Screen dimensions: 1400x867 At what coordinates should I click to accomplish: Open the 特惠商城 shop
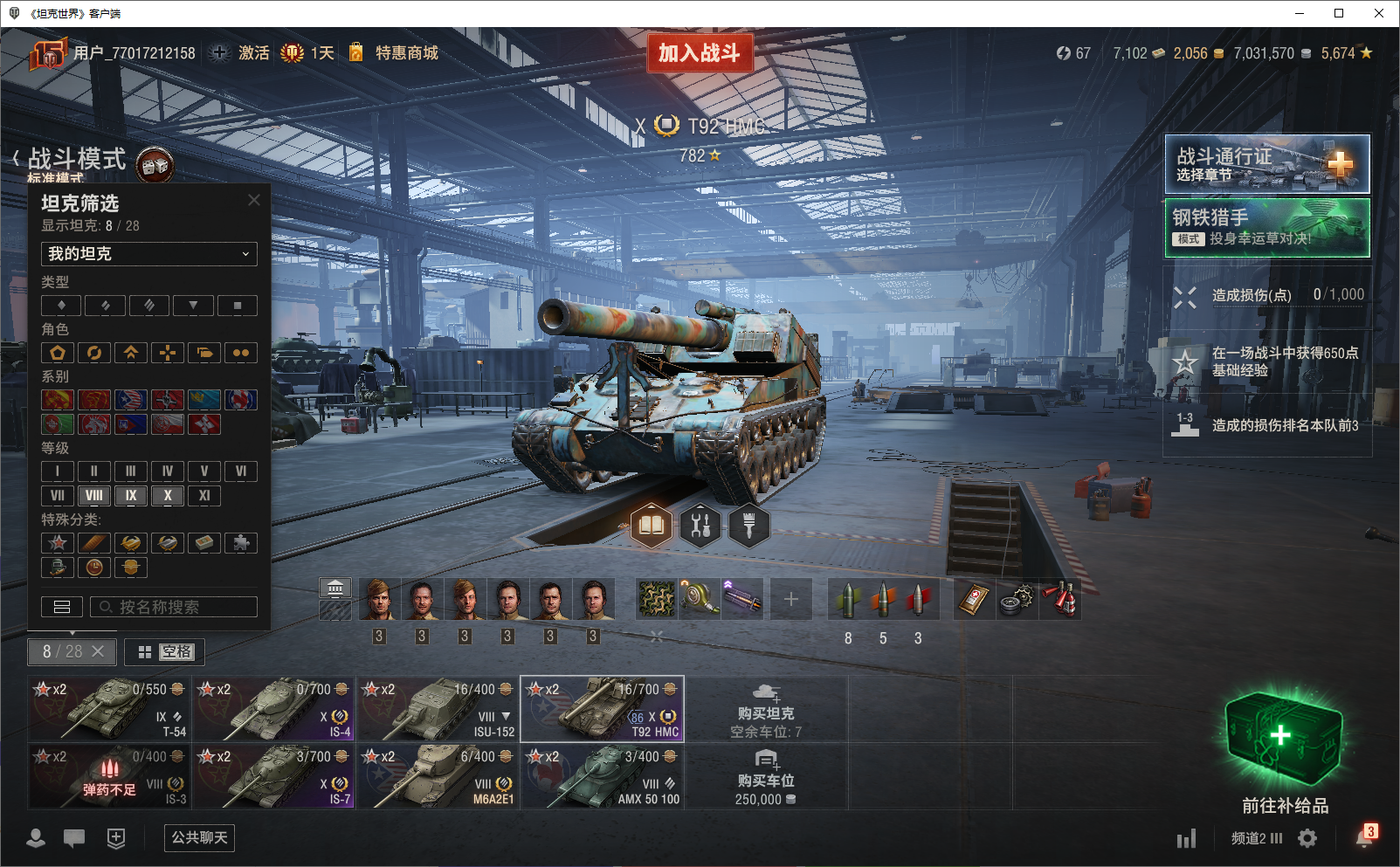click(x=406, y=53)
